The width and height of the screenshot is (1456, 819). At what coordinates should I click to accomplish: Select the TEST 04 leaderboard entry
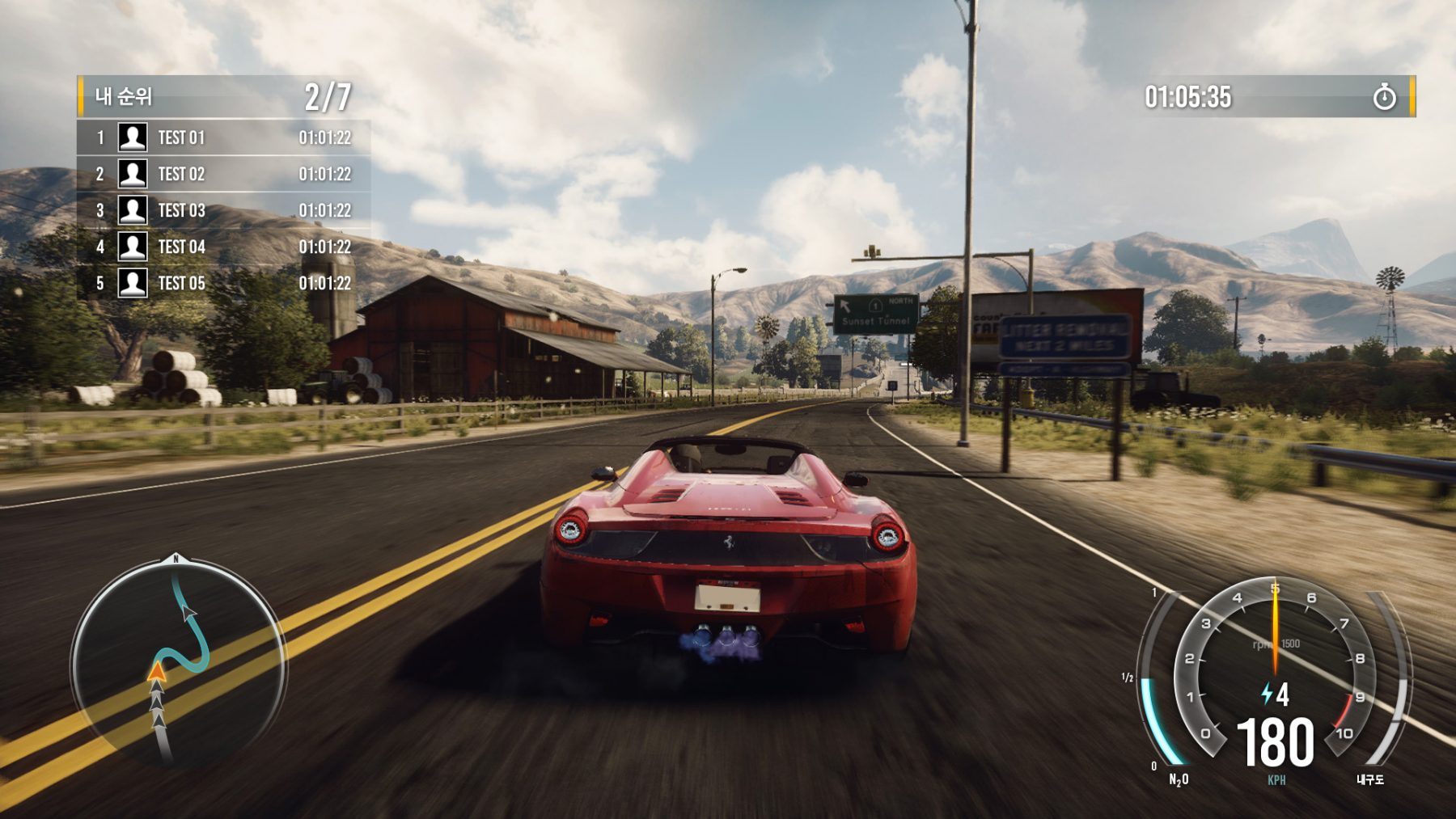point(226,245)
